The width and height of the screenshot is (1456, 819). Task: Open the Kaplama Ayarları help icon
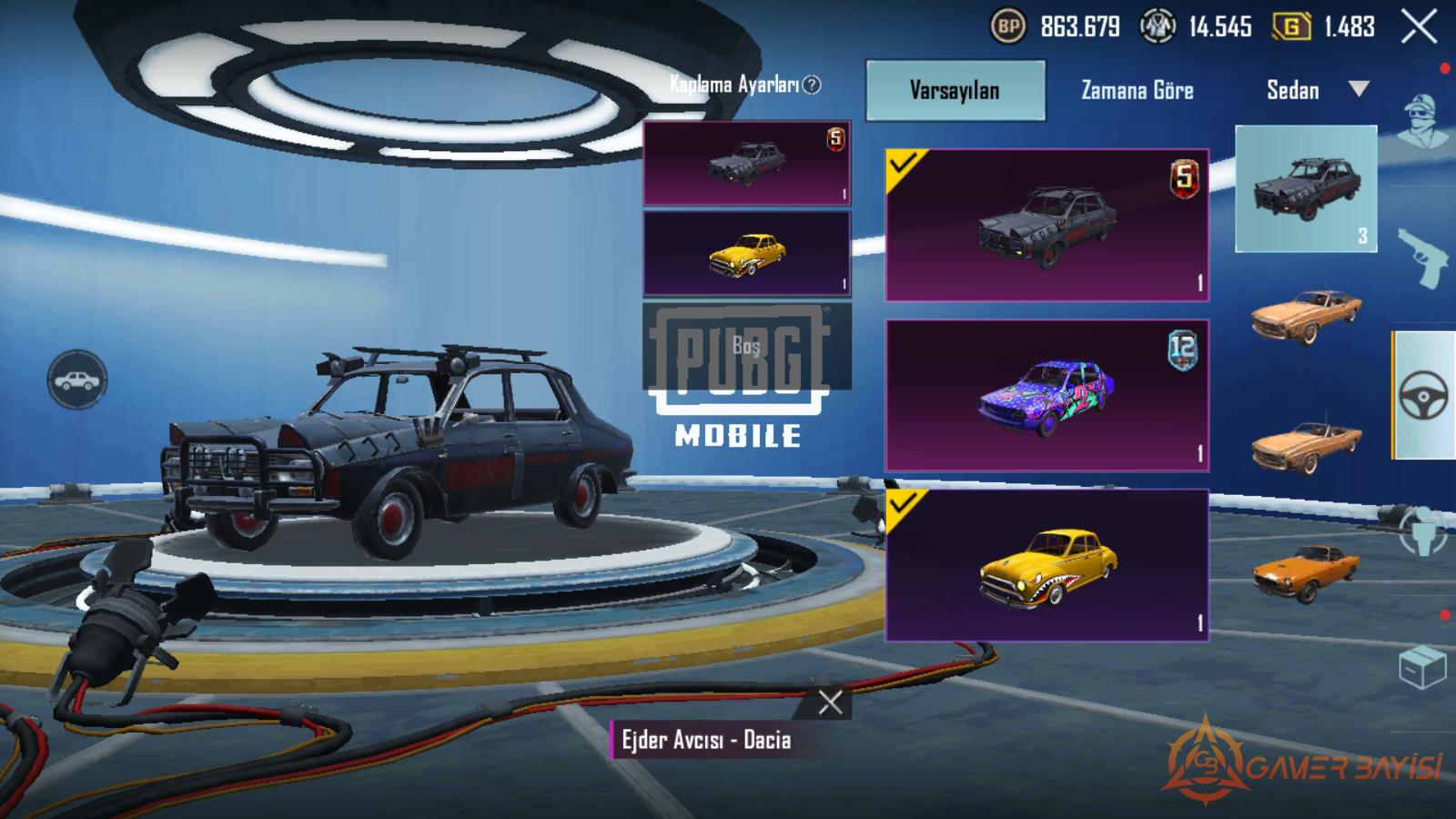812,85
